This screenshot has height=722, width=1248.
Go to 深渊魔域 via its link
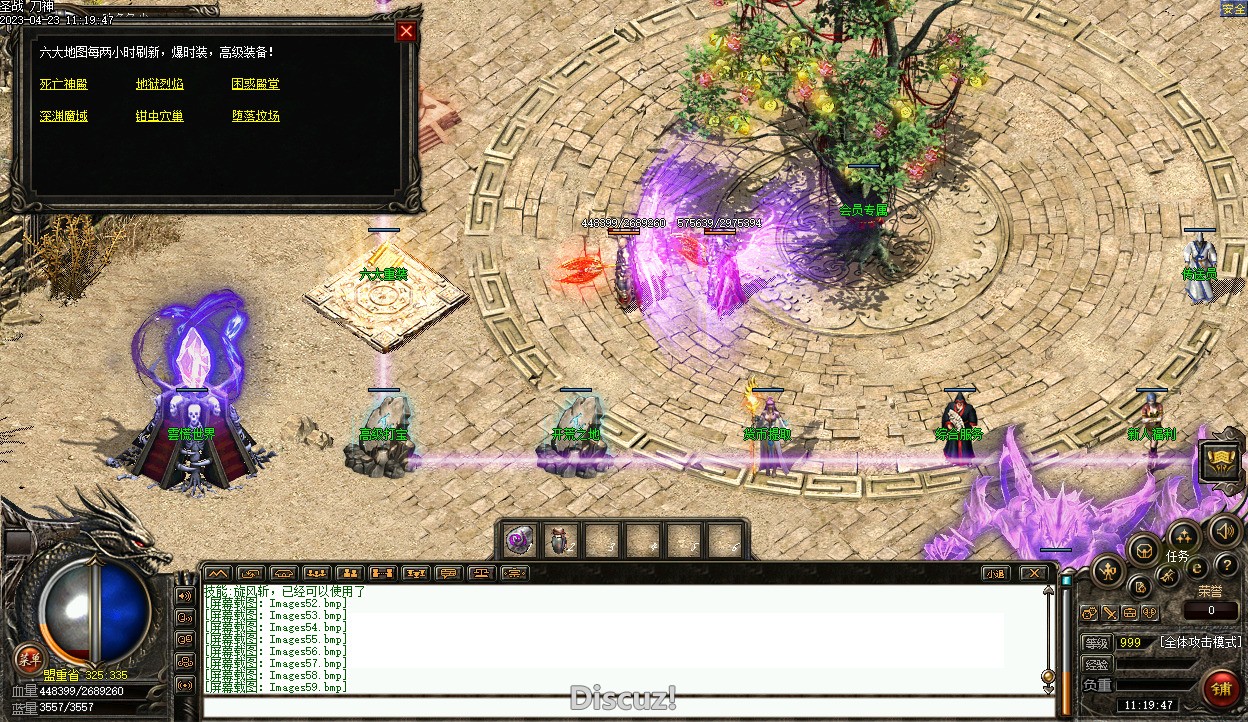[x=64, y=116]
